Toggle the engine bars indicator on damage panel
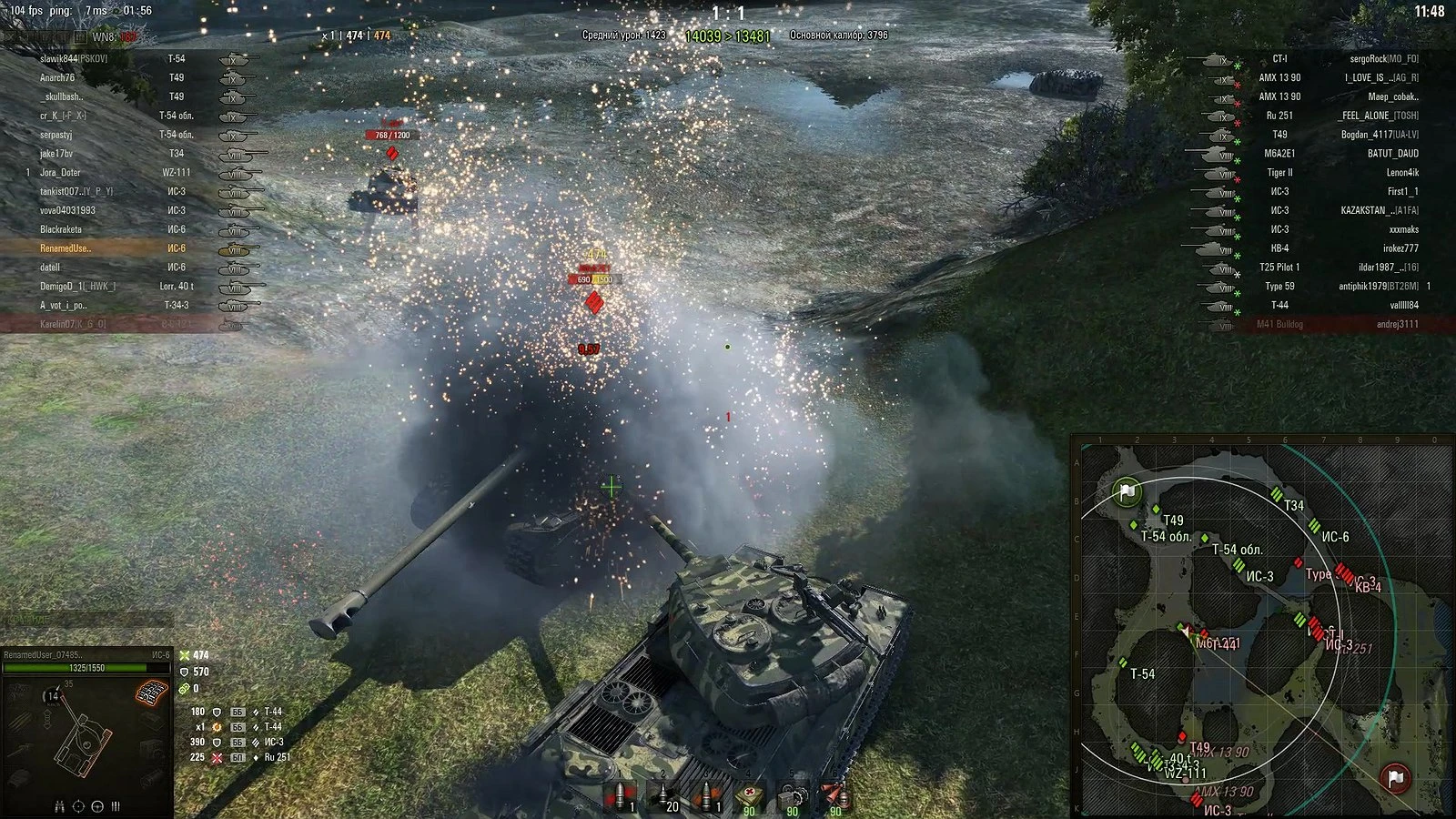Image resolution: width=1456 pixels, height=819 pixels. (115, 807)
